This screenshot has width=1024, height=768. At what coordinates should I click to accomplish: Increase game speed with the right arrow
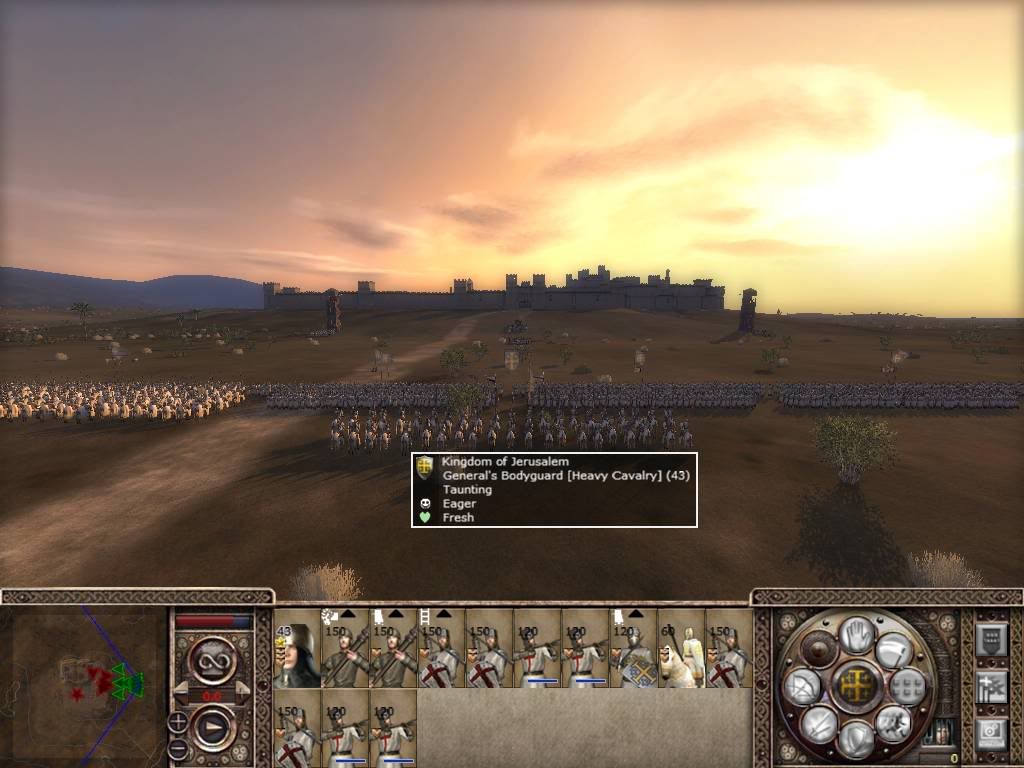click(x=243, y=693)
